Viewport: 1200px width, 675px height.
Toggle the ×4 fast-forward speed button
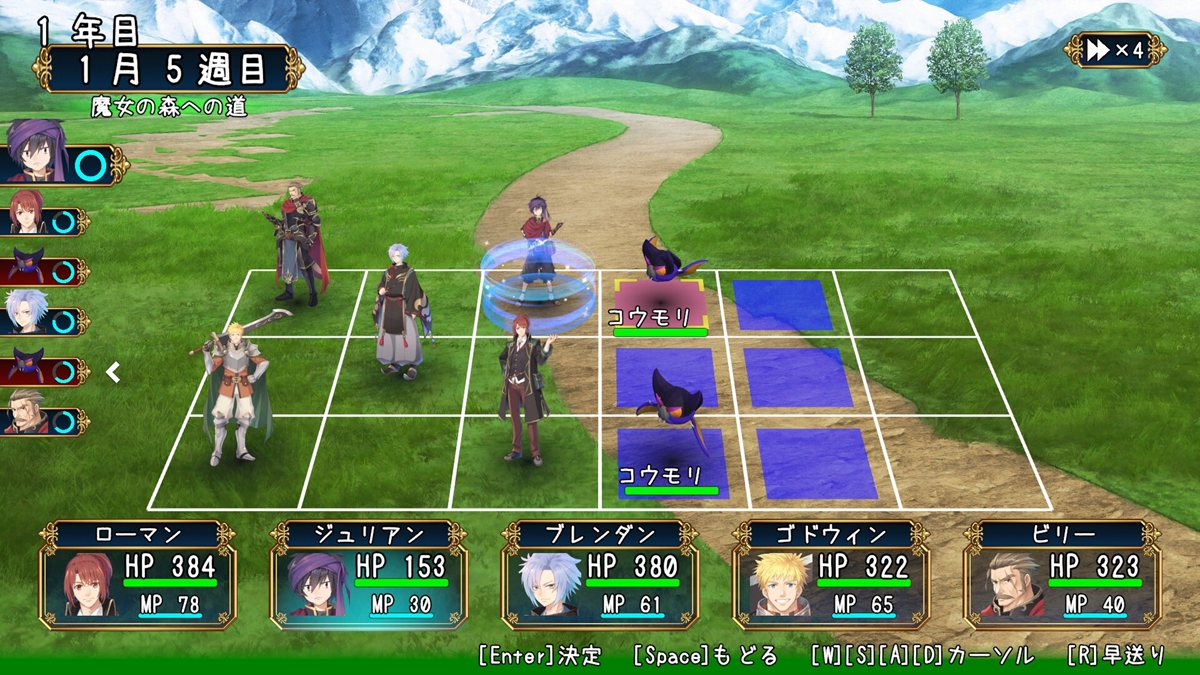click(1114, 50)
